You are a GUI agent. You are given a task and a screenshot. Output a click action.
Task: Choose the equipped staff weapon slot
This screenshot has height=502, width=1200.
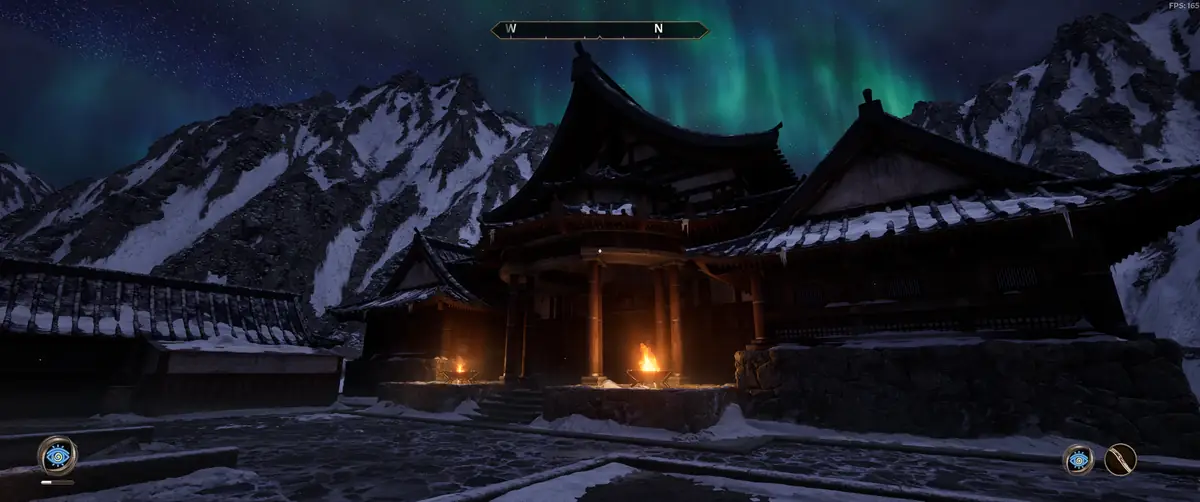(1120, 460)
